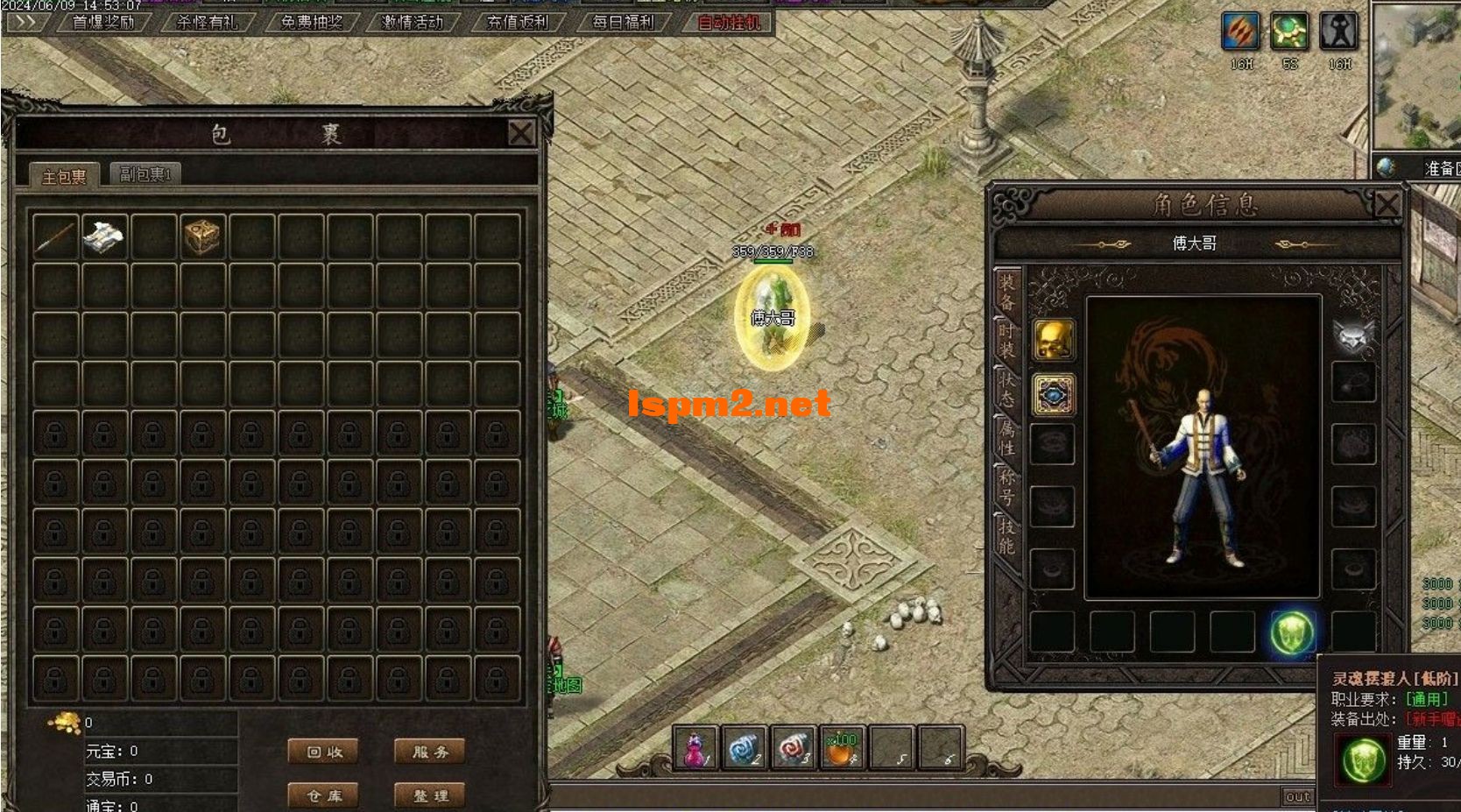Screen dimensions: 1461x812
Task: Open the 技能 skills tab
Action: tap(1007, 536)
